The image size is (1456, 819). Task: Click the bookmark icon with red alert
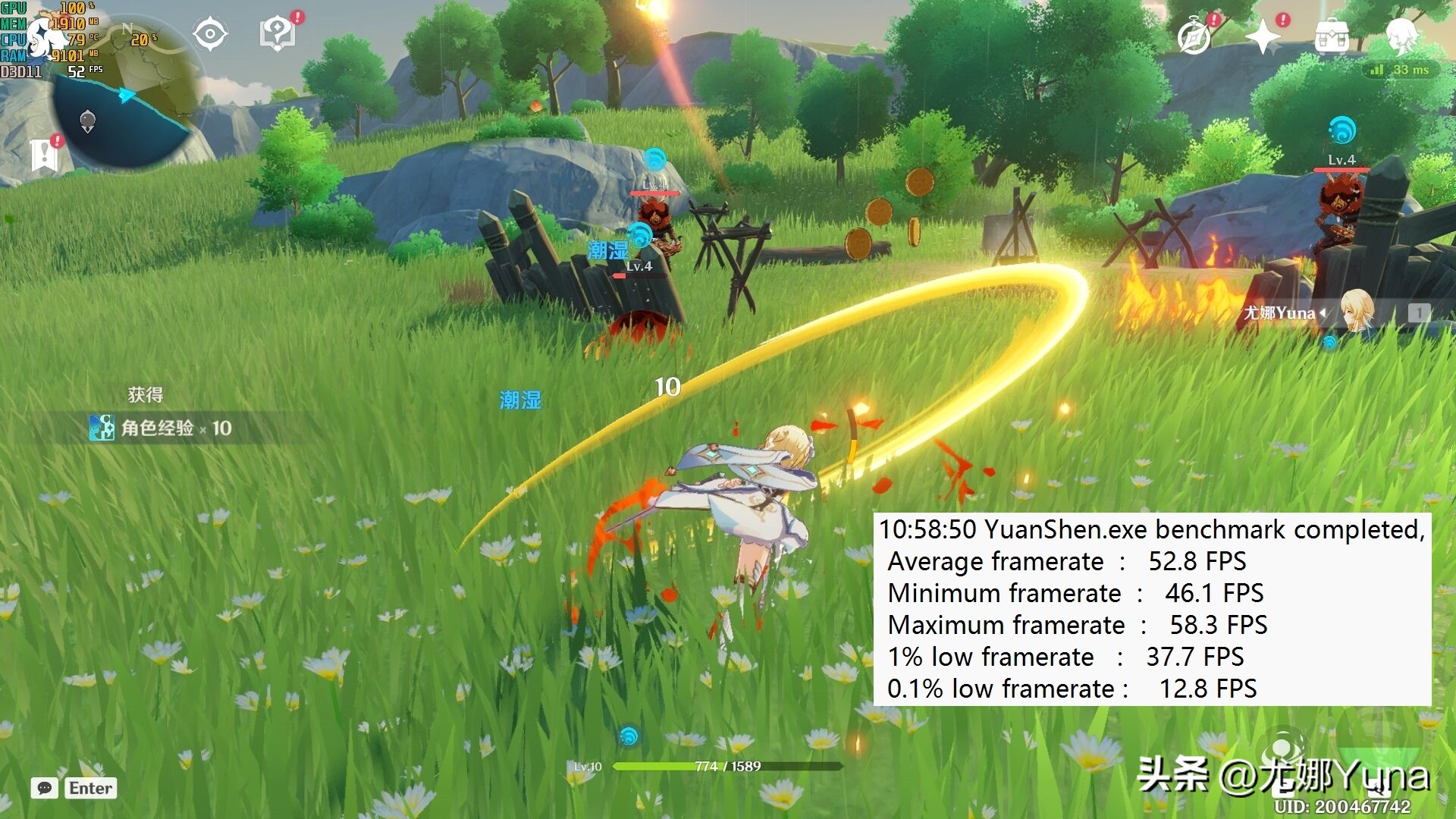tap(44, 155)
